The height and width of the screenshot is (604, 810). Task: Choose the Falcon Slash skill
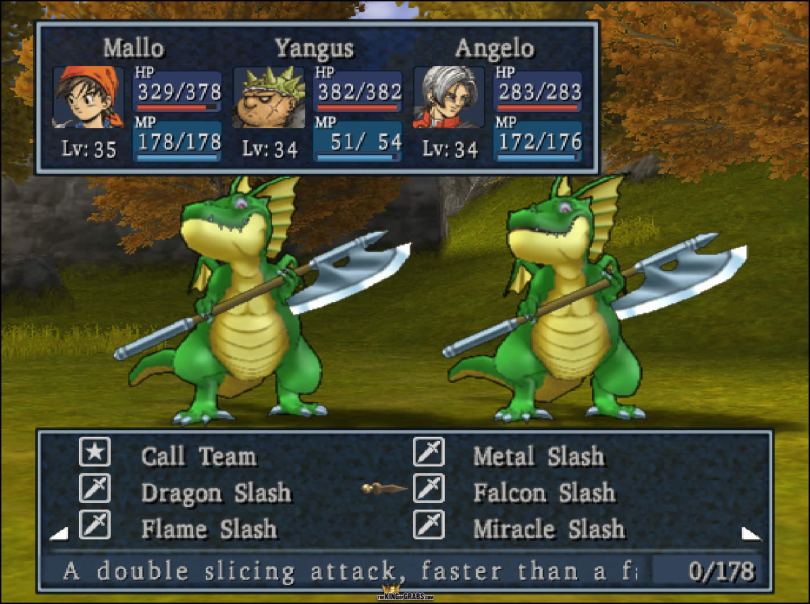[x=544, y=493]
